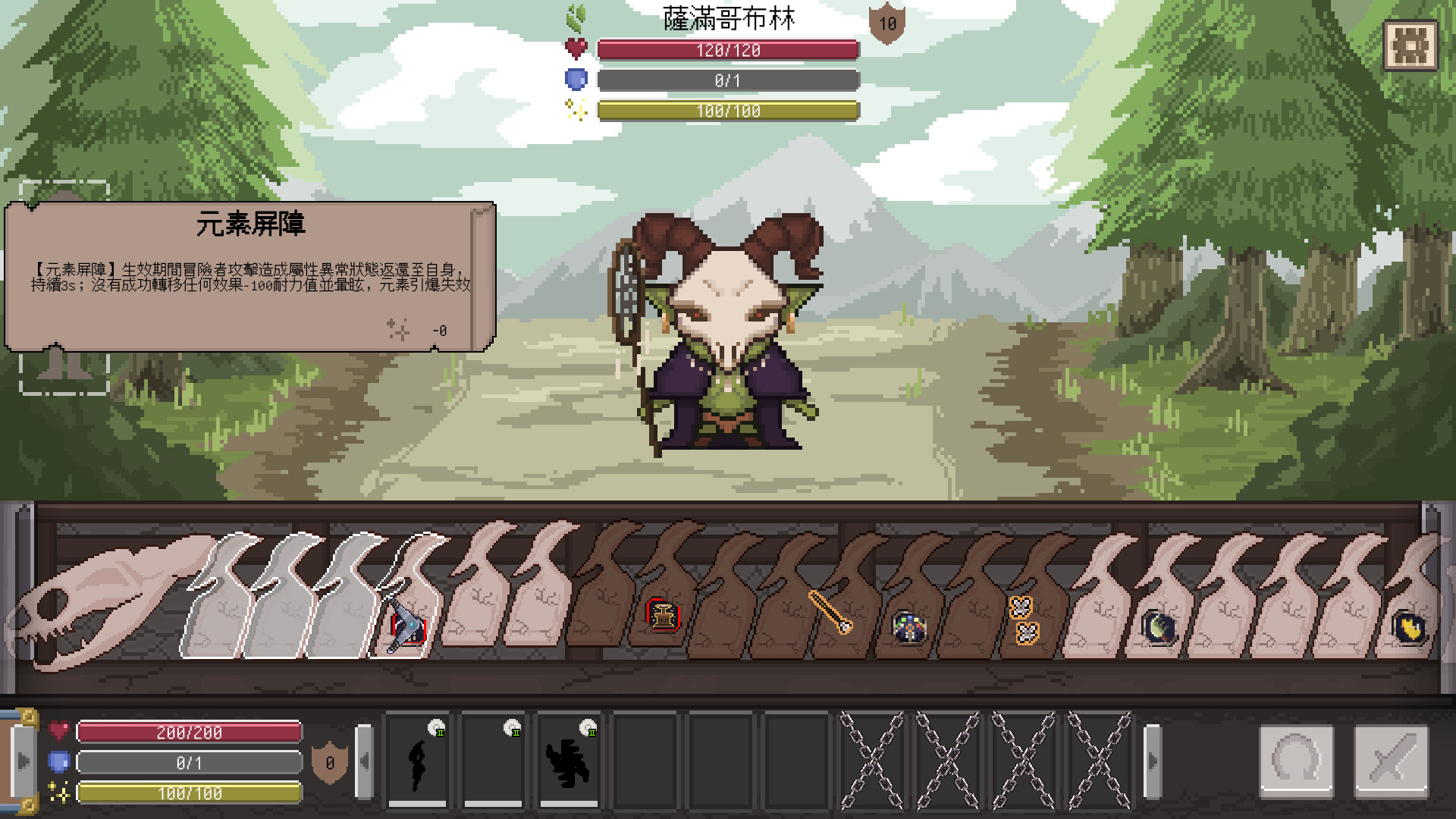Viewport: 1456px width, 819px height.
Task: Select the crescent moon timeline icon
Action: click(x=1158, y=627)
